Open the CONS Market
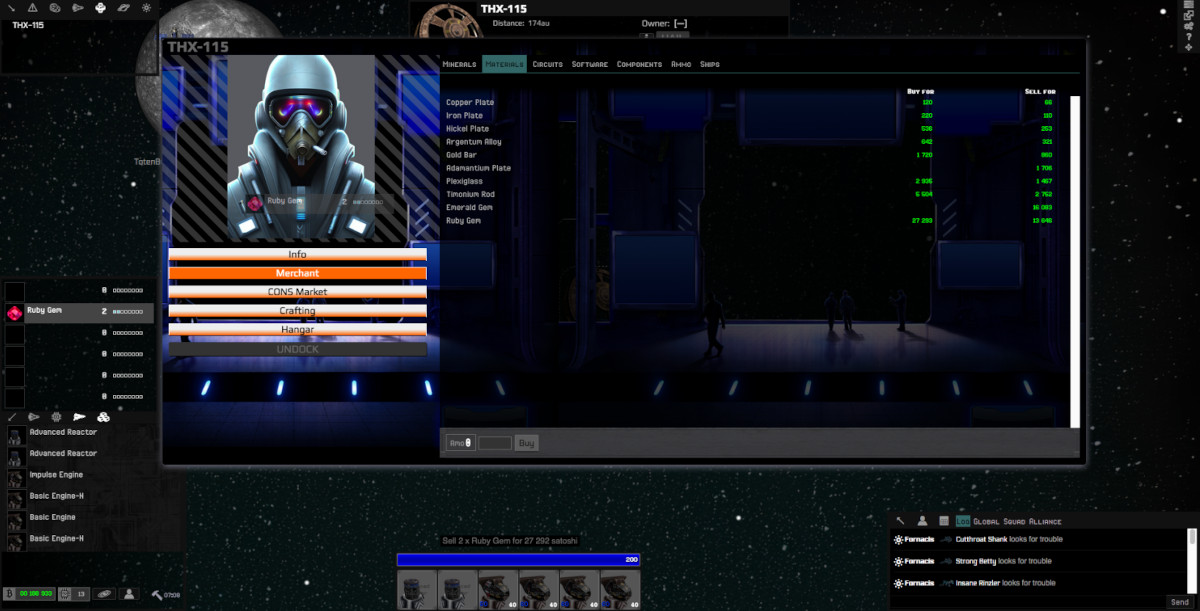 point(297,292)
